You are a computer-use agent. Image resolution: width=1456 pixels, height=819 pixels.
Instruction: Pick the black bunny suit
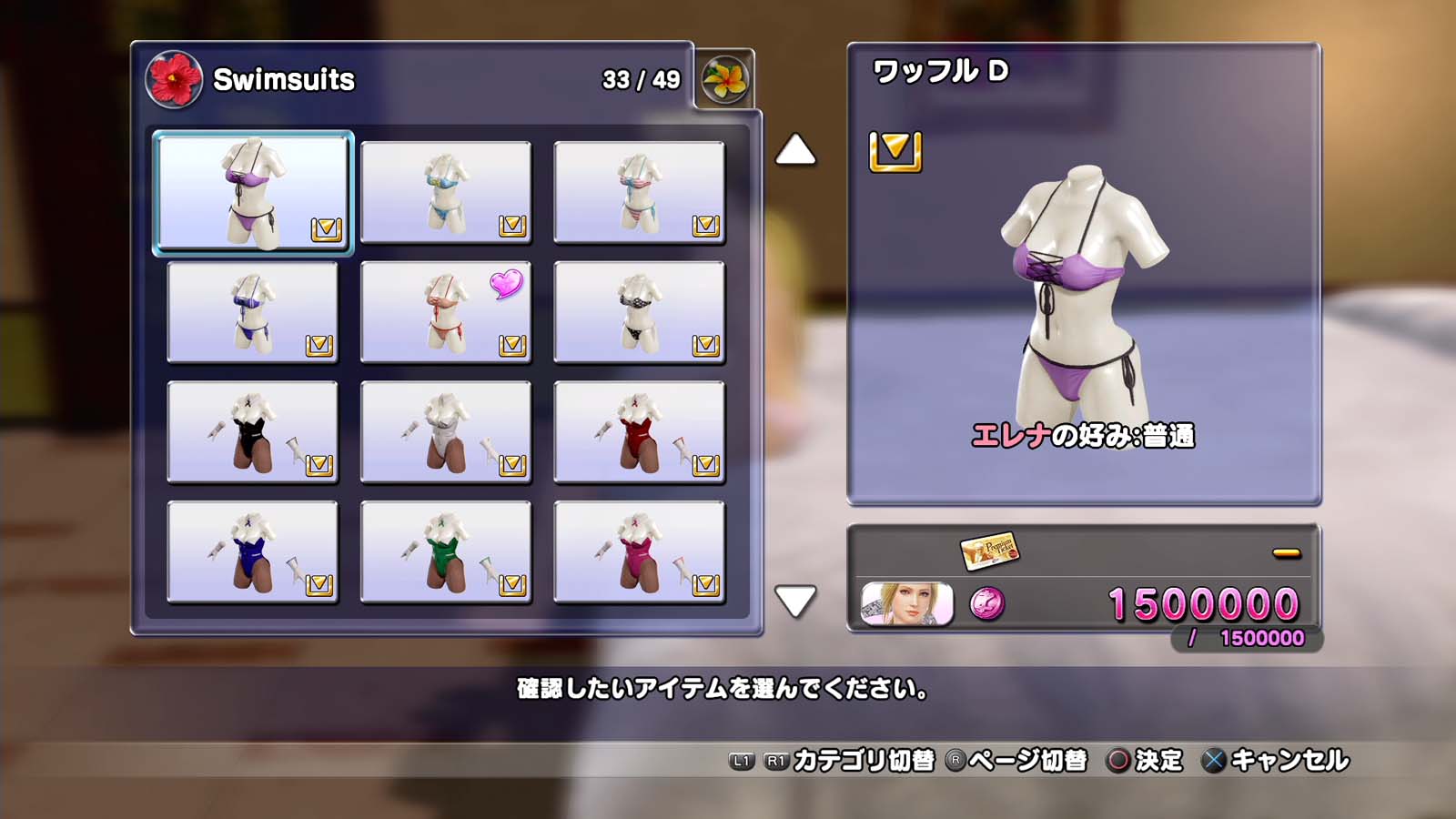pos(253,432)
